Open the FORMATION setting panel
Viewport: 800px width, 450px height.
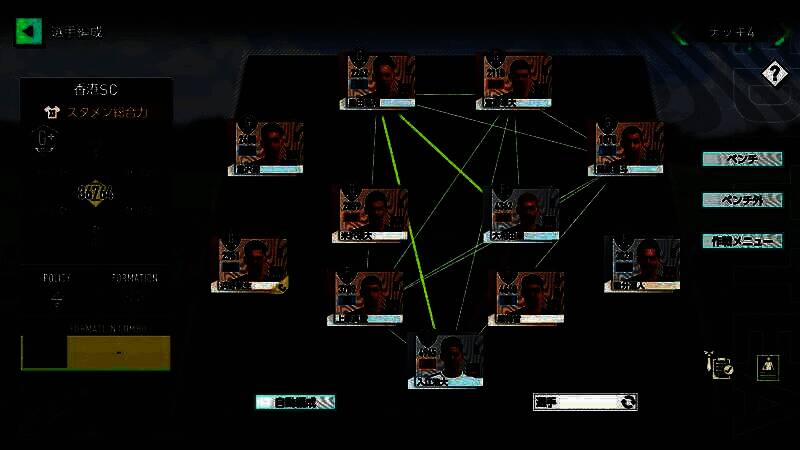[134, 290]
